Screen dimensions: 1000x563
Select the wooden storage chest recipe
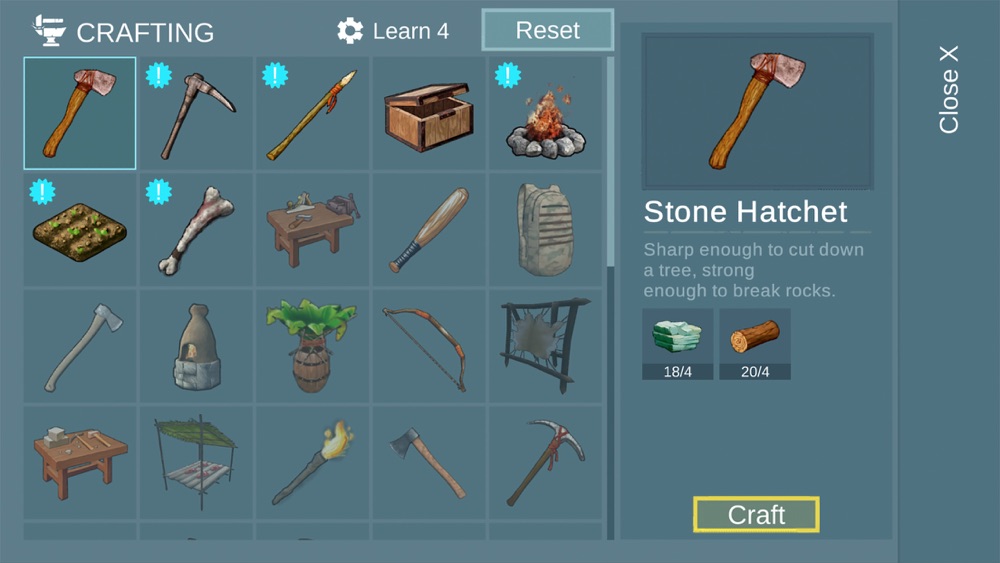[428, 114]
